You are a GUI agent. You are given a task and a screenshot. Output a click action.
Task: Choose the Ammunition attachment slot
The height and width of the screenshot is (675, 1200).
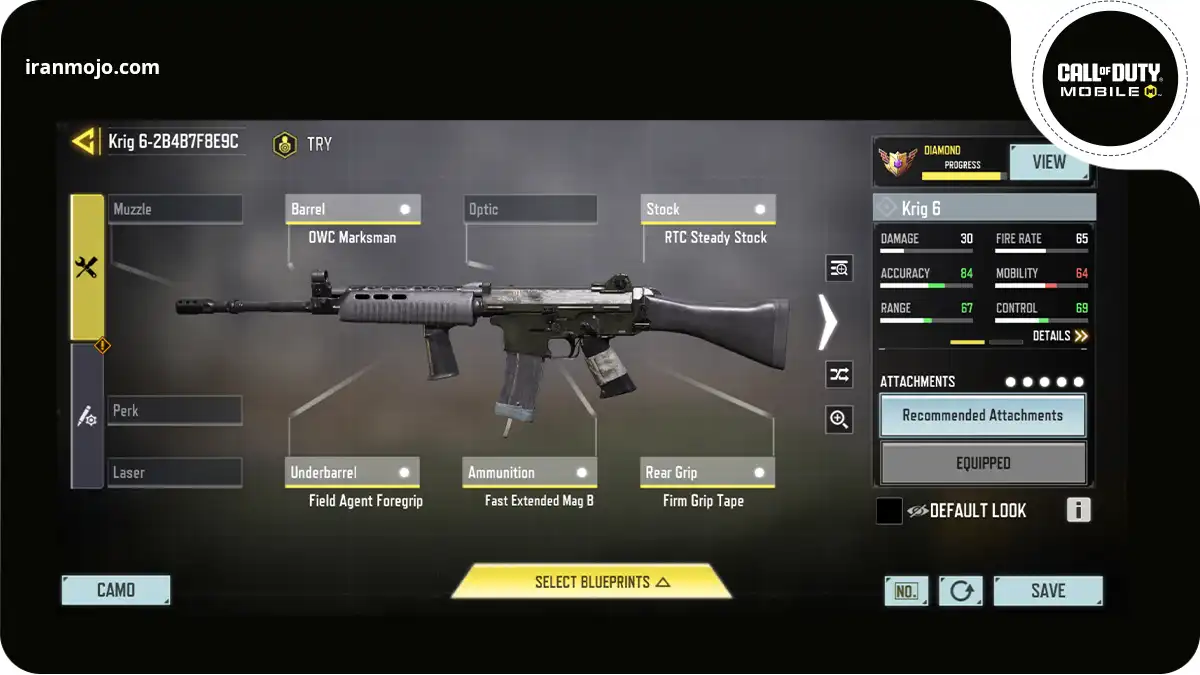coord(530,472)
